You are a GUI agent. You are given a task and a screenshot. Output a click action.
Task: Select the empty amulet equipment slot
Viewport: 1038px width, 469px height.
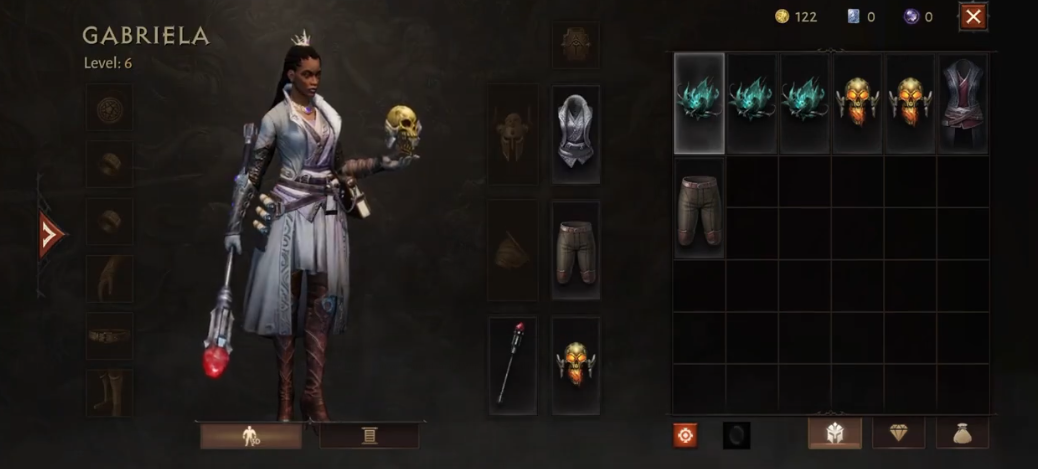click(x=108, y=107)
